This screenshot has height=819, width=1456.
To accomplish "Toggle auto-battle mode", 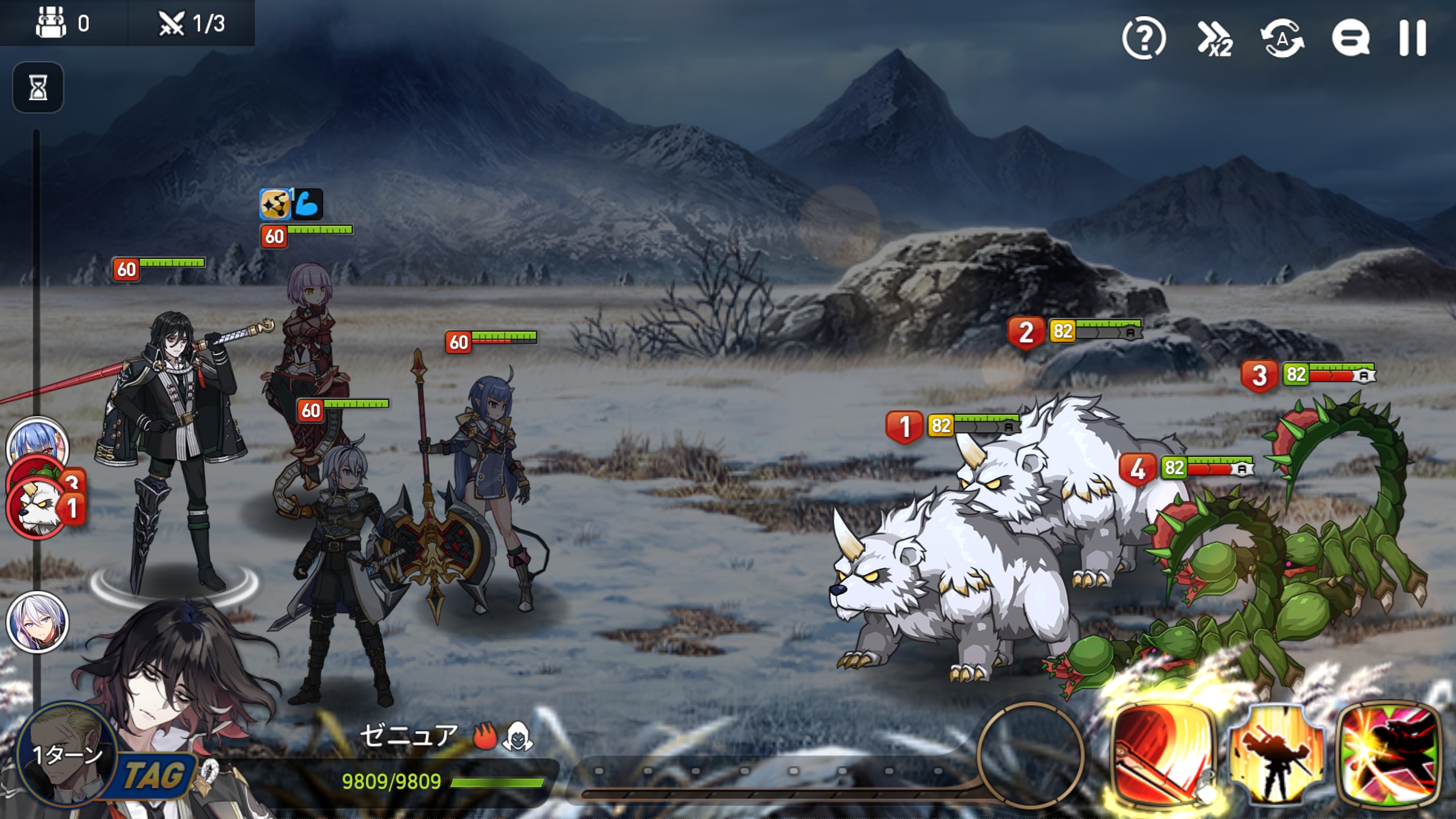I will [1282, 38].
